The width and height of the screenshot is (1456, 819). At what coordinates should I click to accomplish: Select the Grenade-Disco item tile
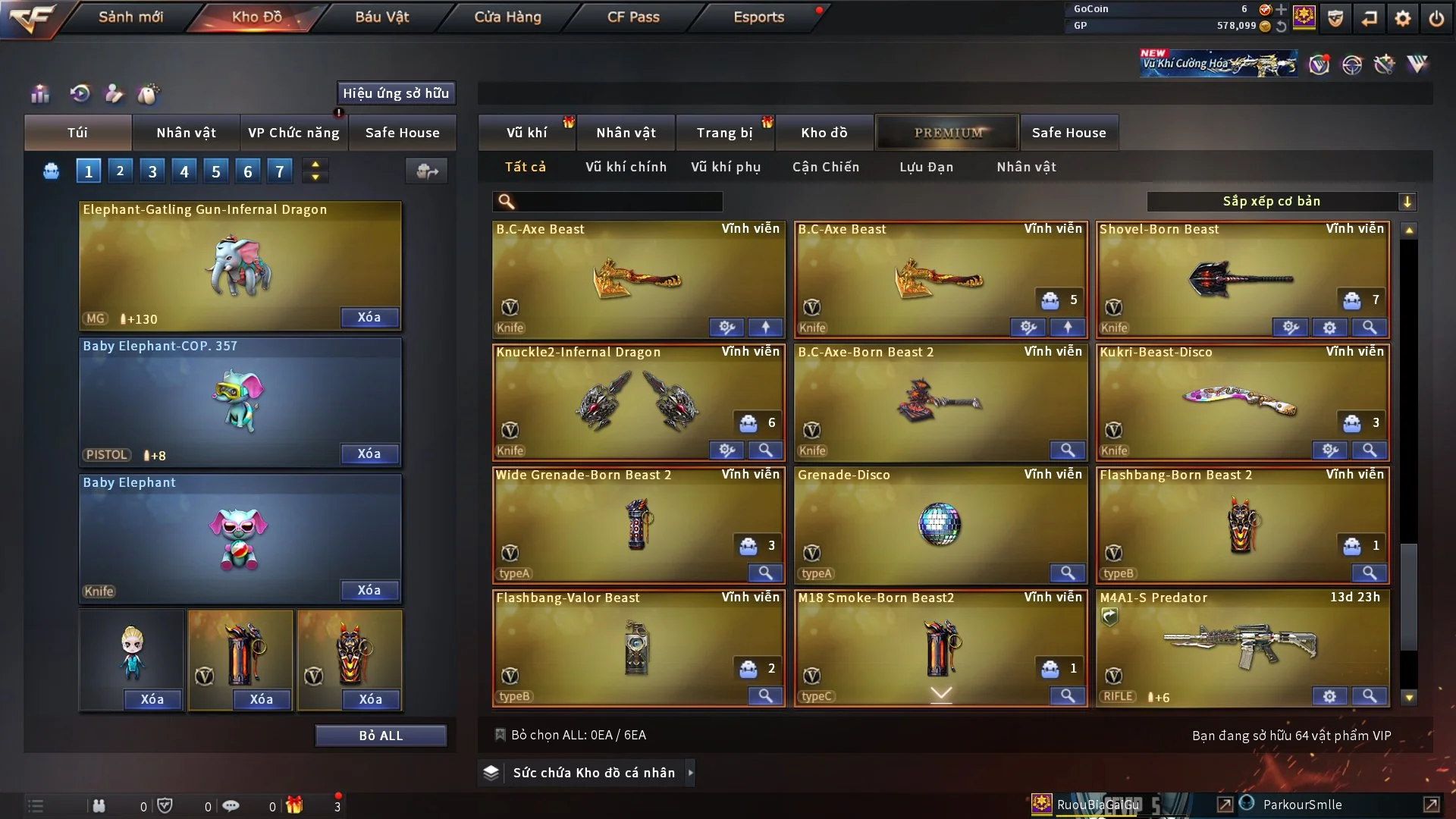940,525
